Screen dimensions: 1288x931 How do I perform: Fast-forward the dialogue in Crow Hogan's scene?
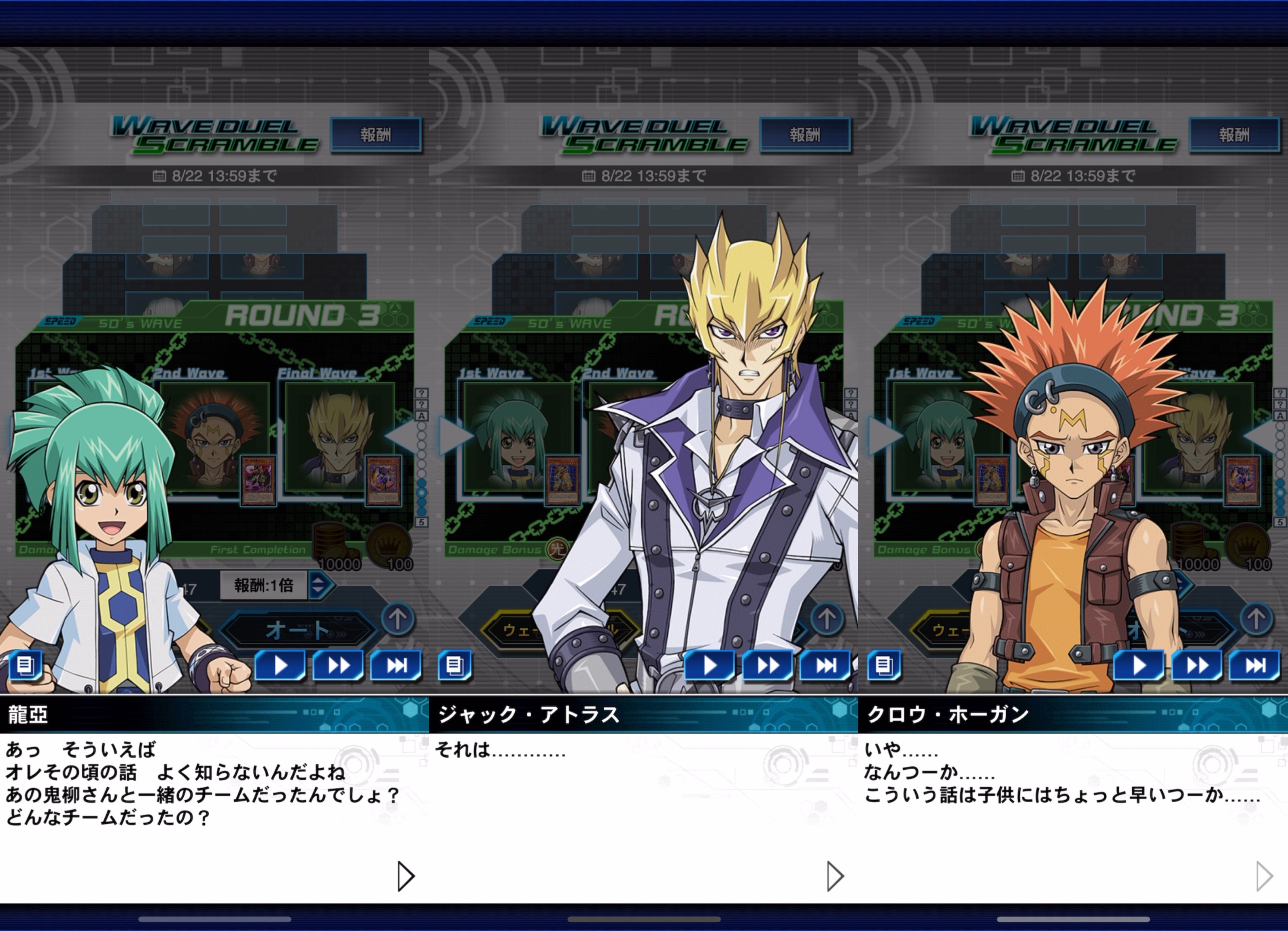pyautogui.click(x=1197, y=665)
